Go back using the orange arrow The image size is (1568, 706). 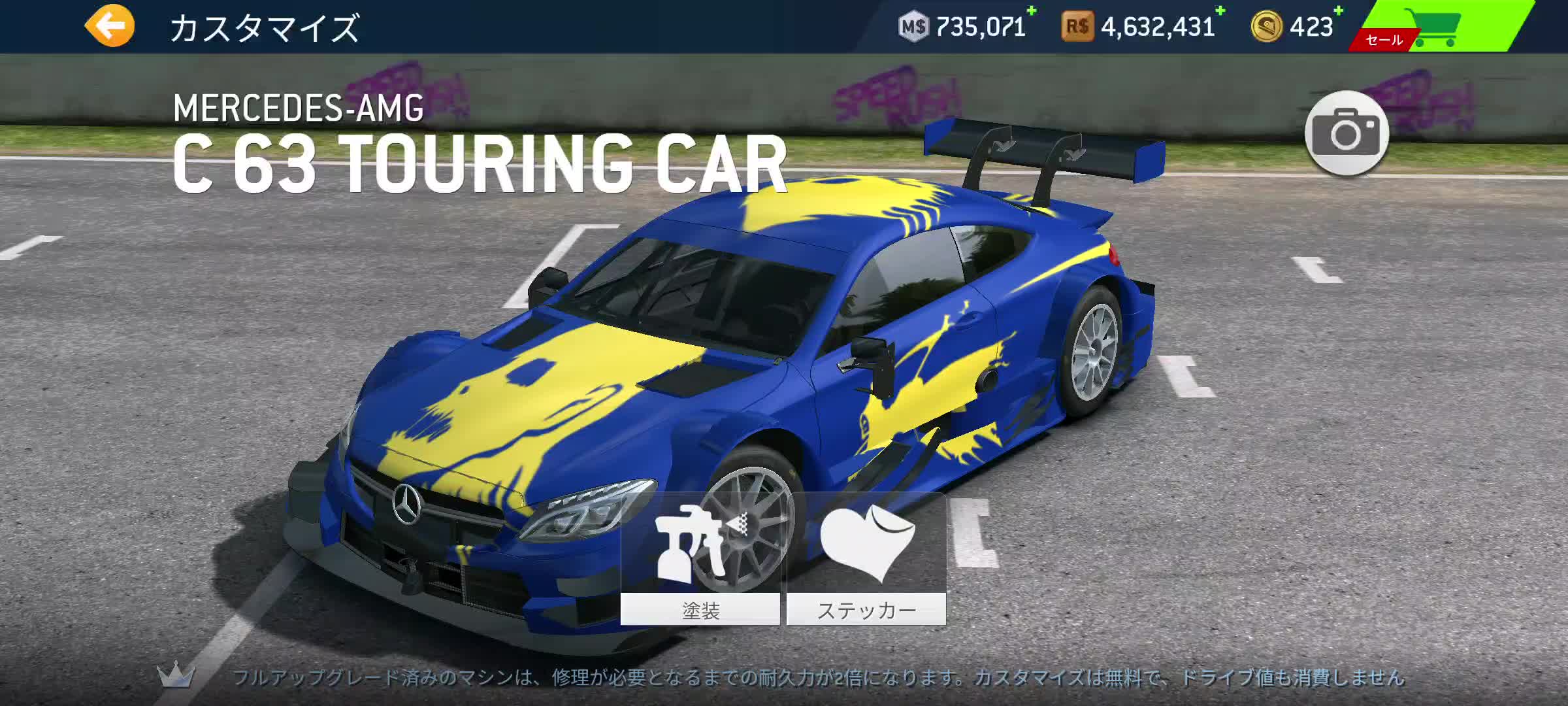click(x=110, y=26)
